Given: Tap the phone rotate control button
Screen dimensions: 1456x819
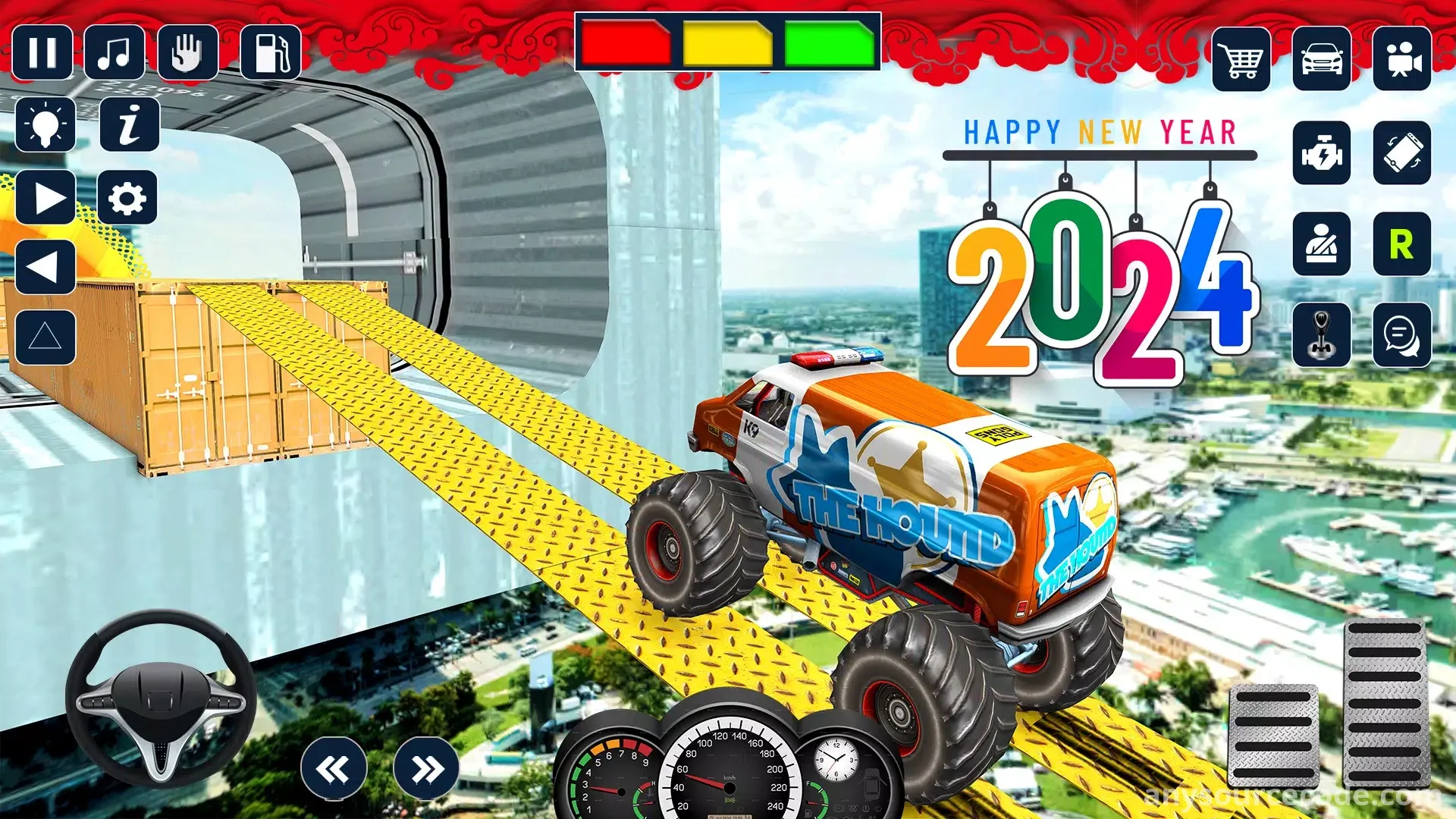Looking at the screenshot, I should coord(1402,153).
